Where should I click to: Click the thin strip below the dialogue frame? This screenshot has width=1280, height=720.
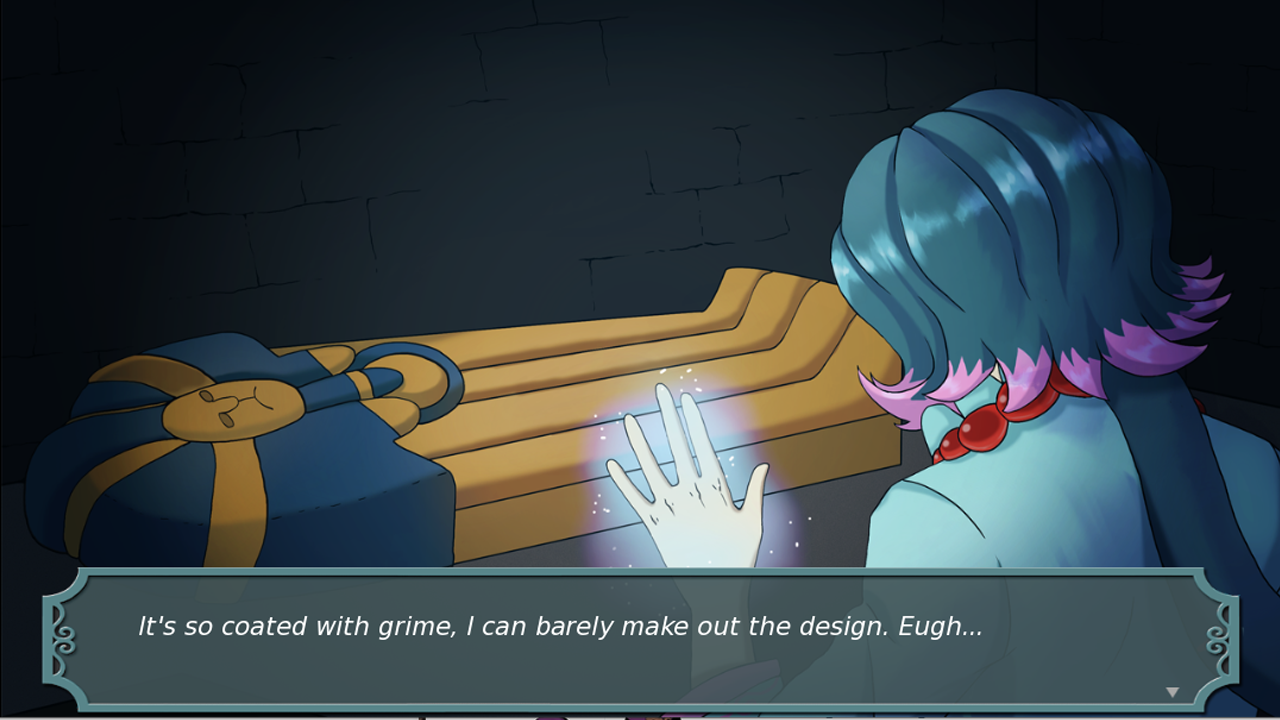click(640, 715)
